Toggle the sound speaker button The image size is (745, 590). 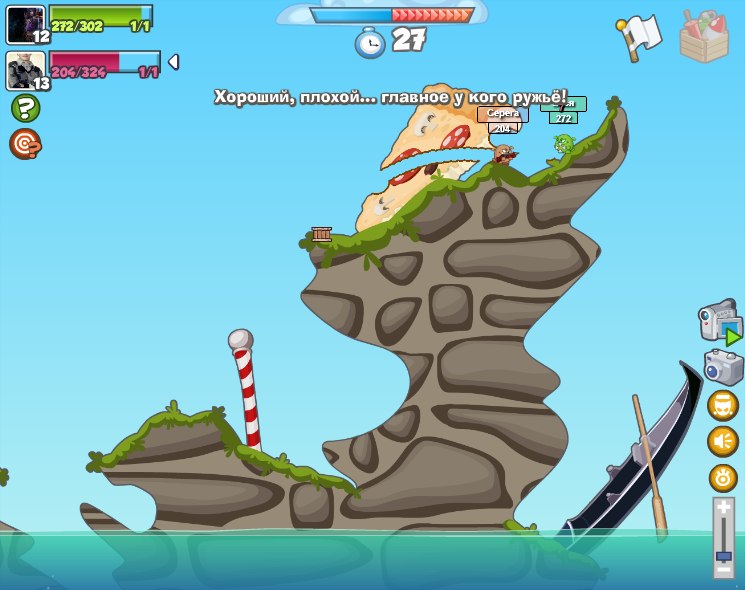coord(723,441)
